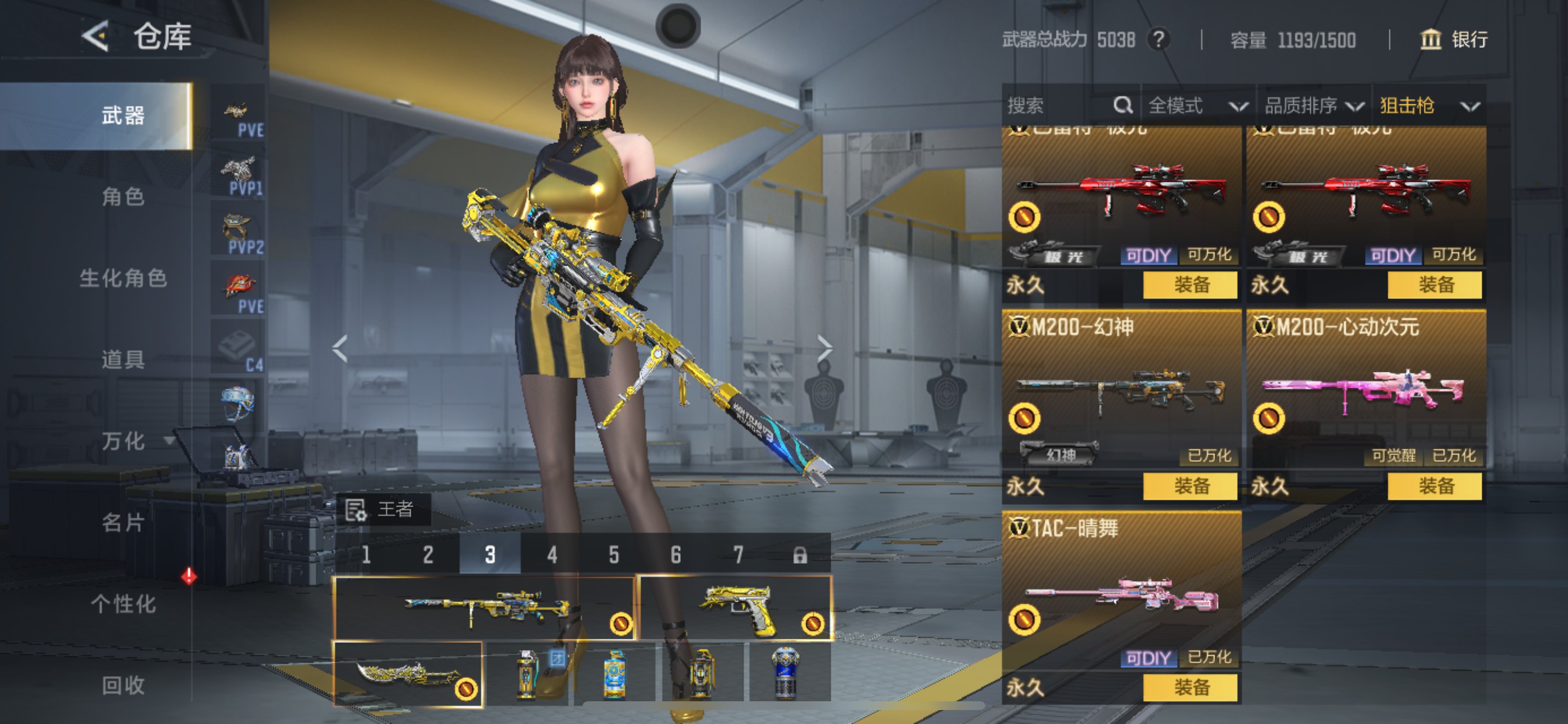Go back using the warehouse back arrow
1568x724 pixels.
(96, 37)
